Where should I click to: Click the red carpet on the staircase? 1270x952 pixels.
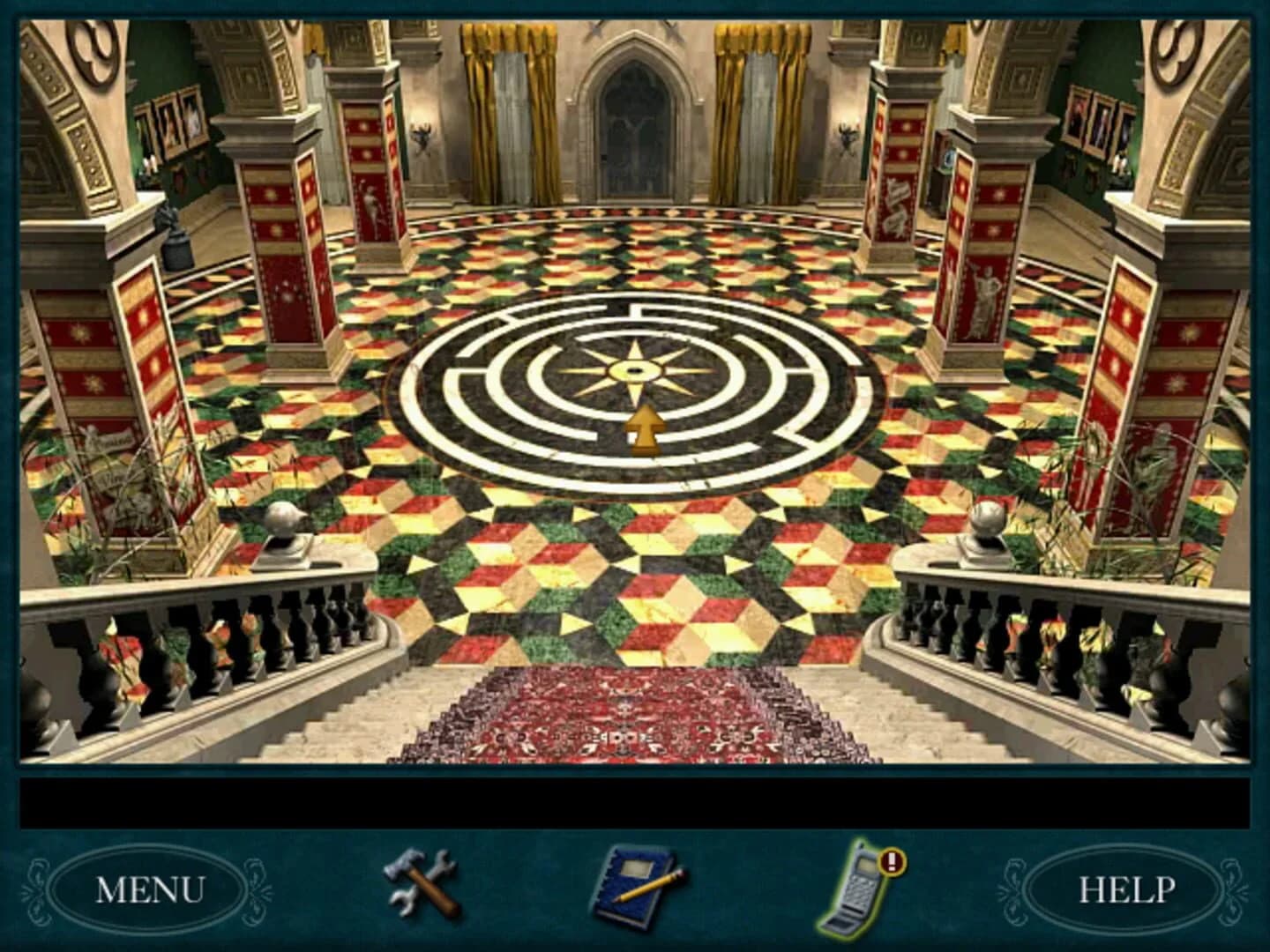tap(631, 714)
